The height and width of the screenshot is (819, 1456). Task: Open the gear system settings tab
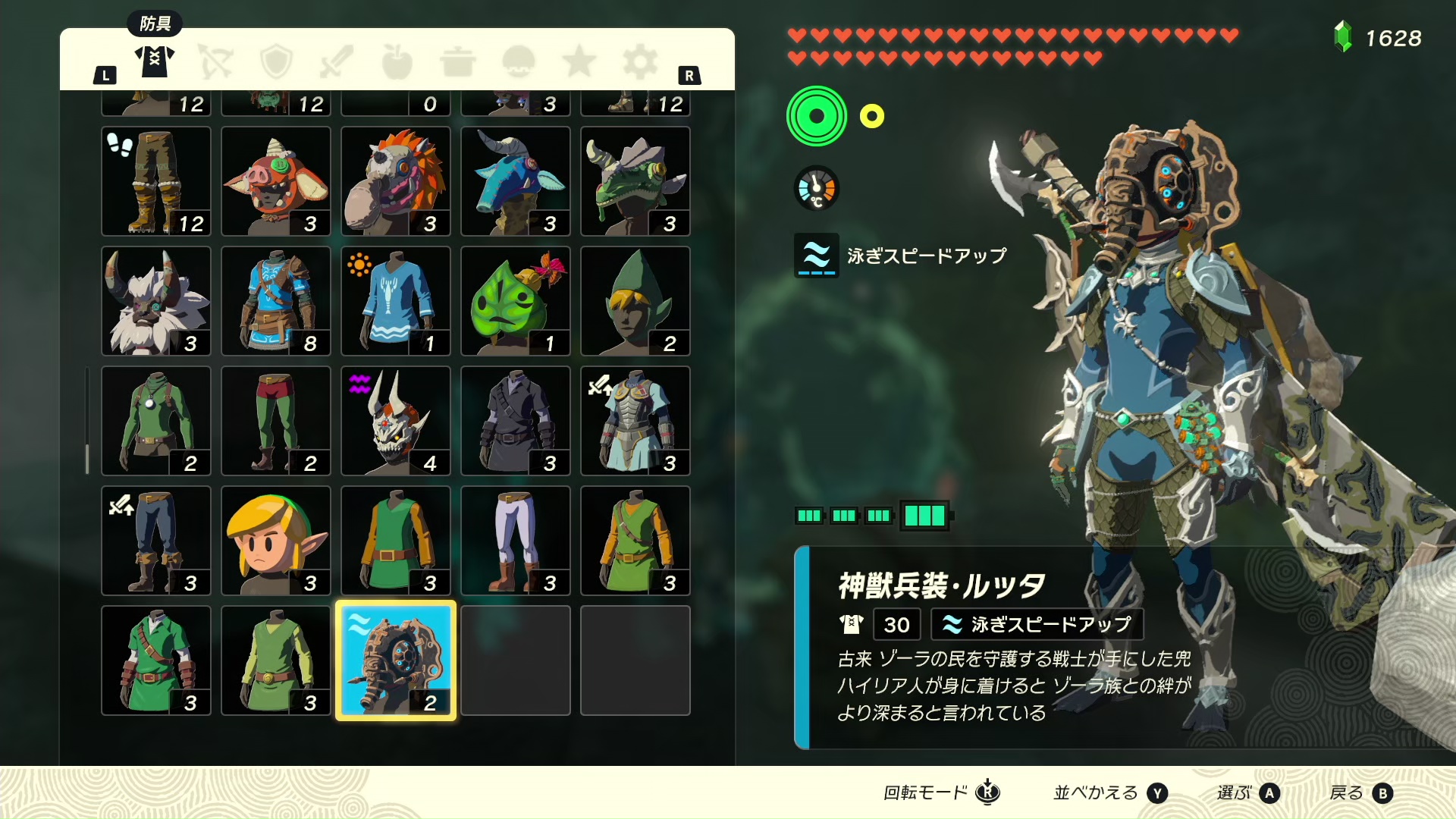tap(639, 61)
